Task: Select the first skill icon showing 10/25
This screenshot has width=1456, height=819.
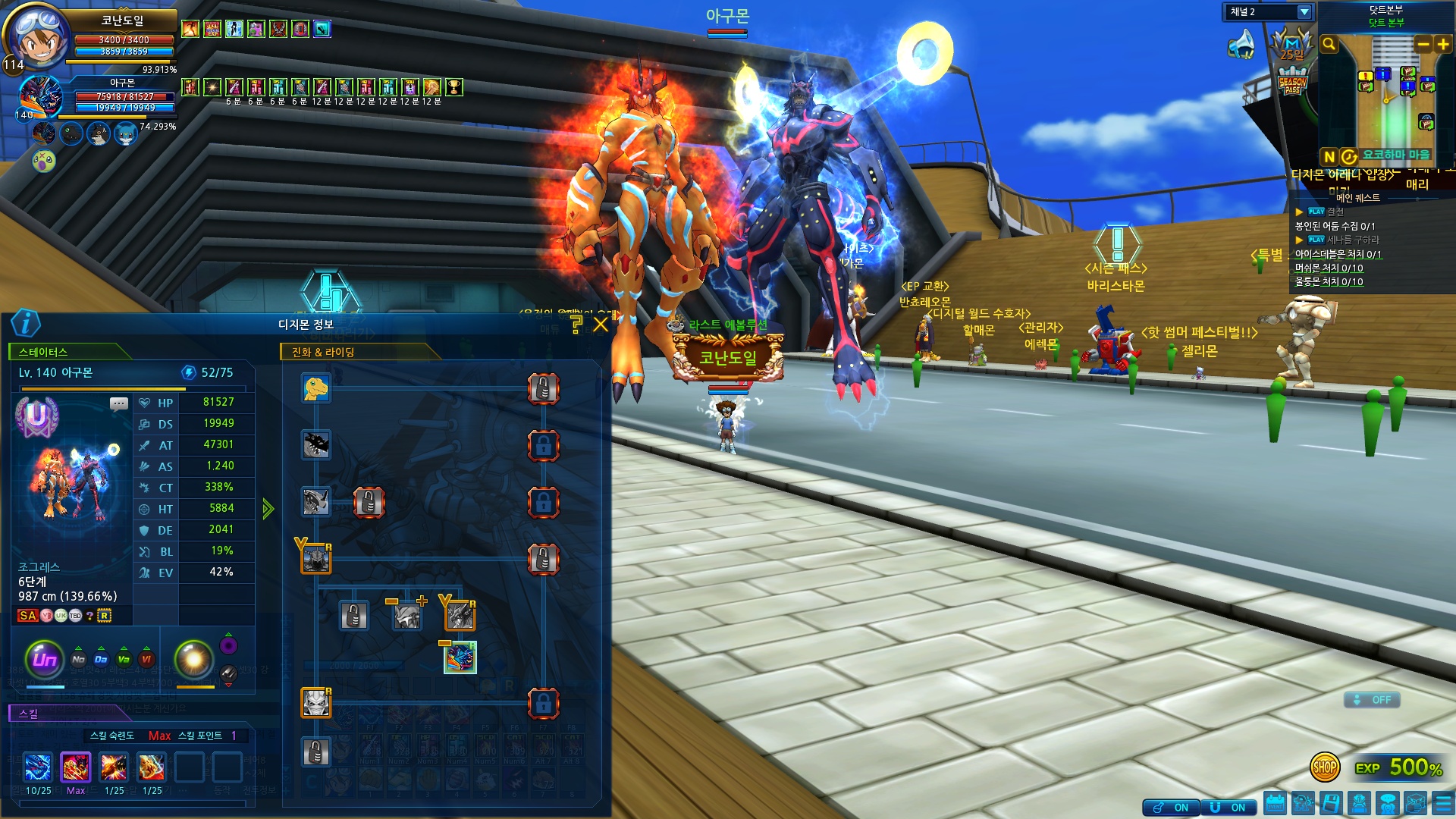Action: [38, 767]
